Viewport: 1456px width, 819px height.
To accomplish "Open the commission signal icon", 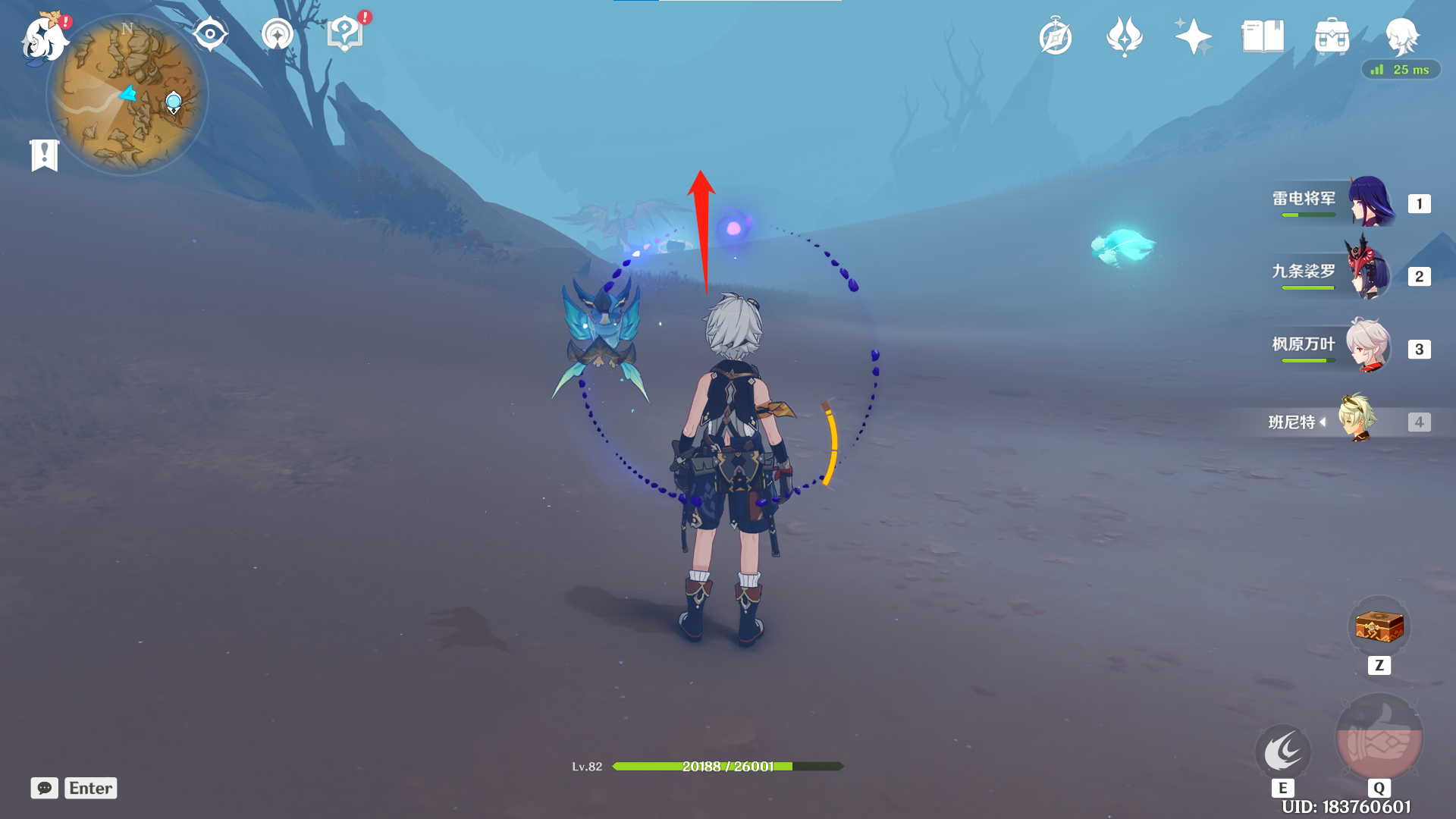I will 277,34.
